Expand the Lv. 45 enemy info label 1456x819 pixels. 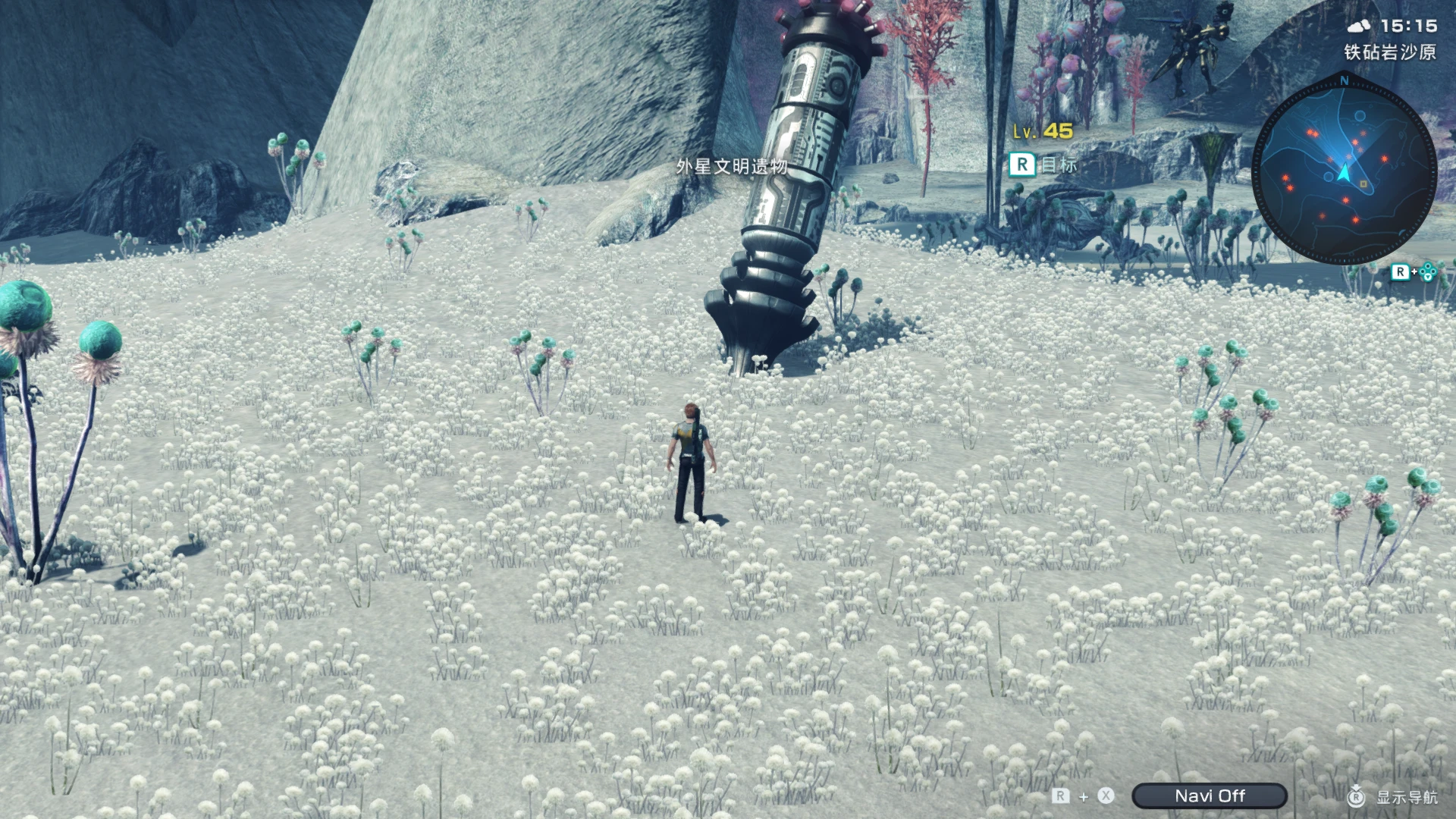(x=1045, y=132)
